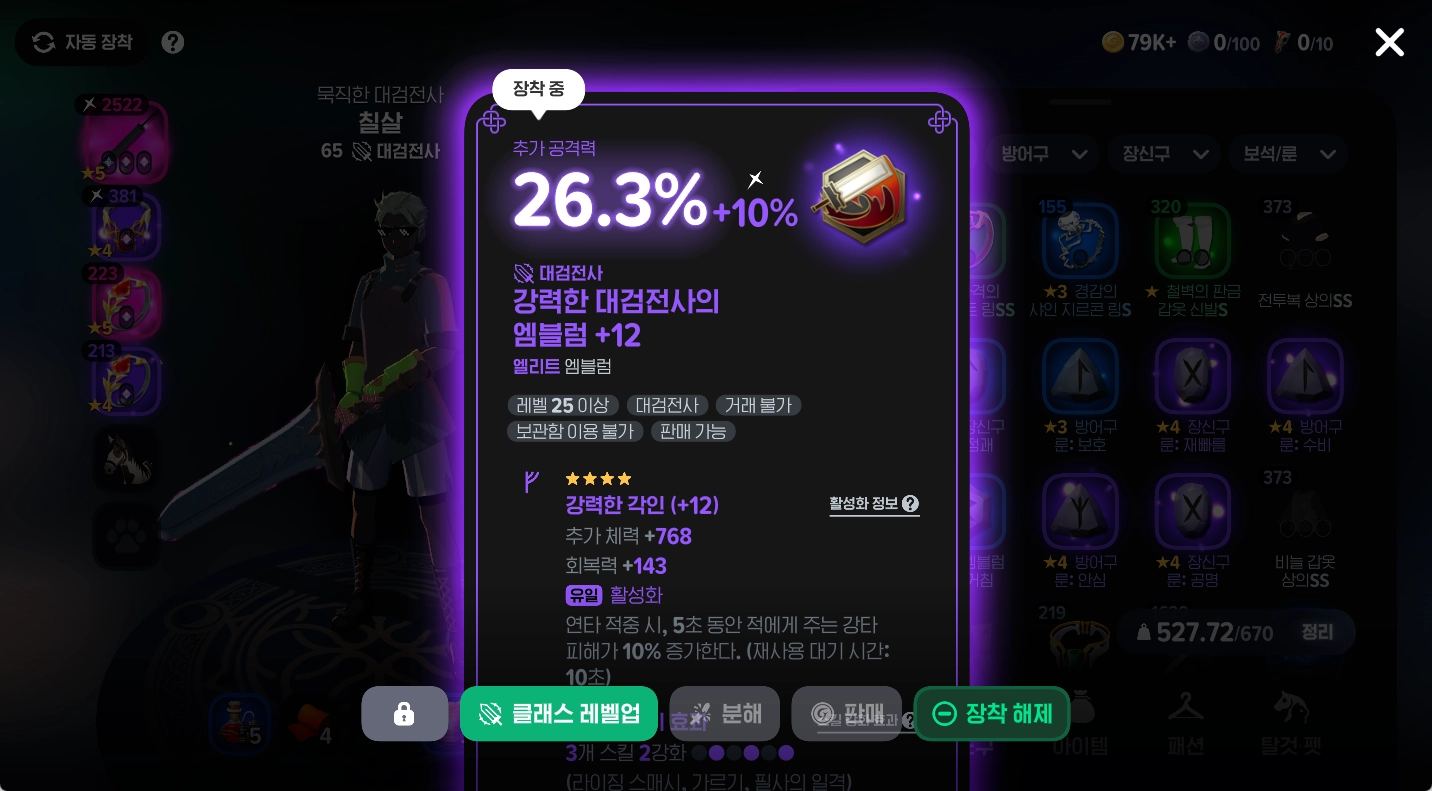Expand the 보석/룬 filter dropdown

pos(1288,154)
